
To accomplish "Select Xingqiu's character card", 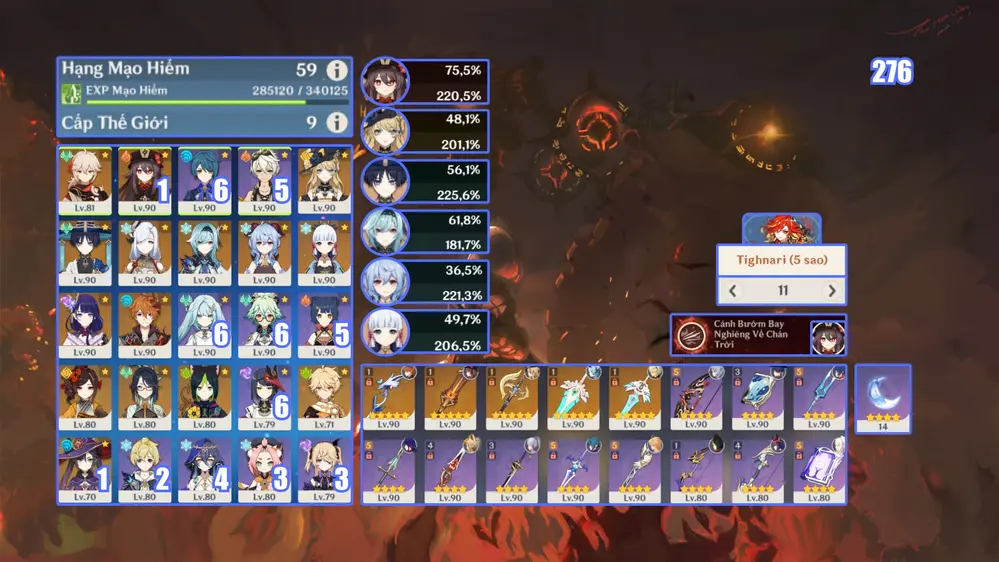I will tap(204, 180).
